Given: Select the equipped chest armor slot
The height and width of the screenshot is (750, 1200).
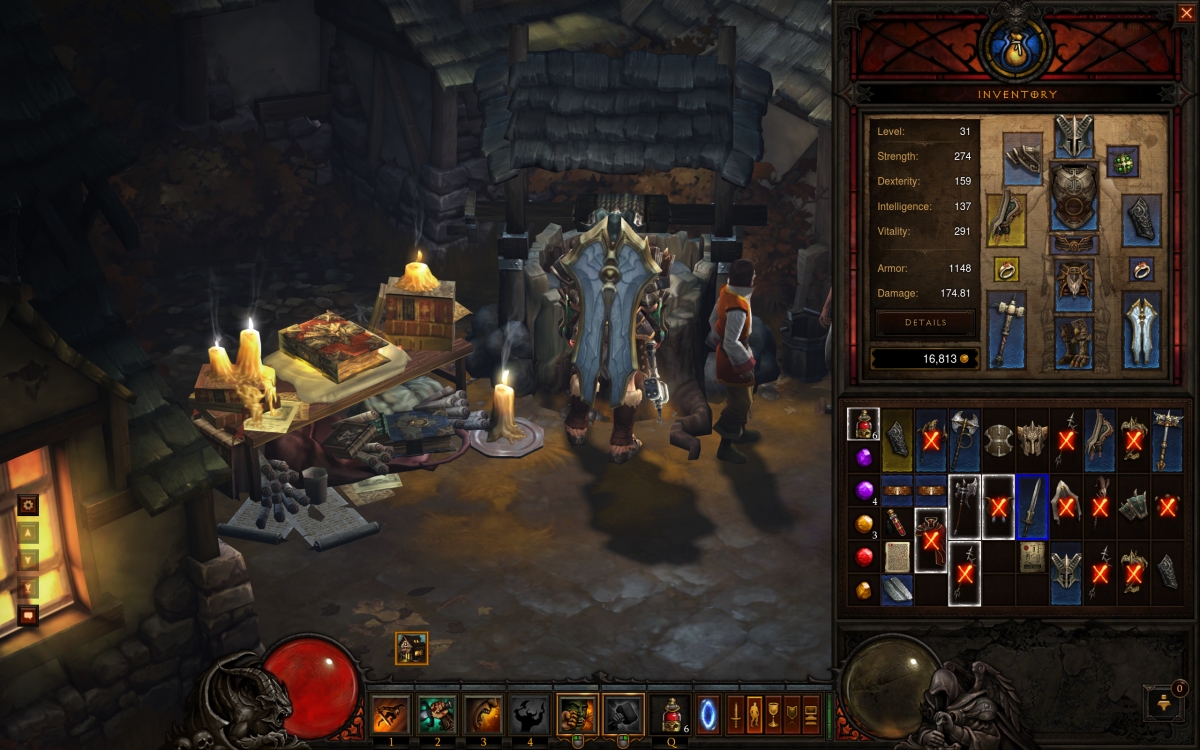Looking at the screenshot, I should (x=1073, y=197).
